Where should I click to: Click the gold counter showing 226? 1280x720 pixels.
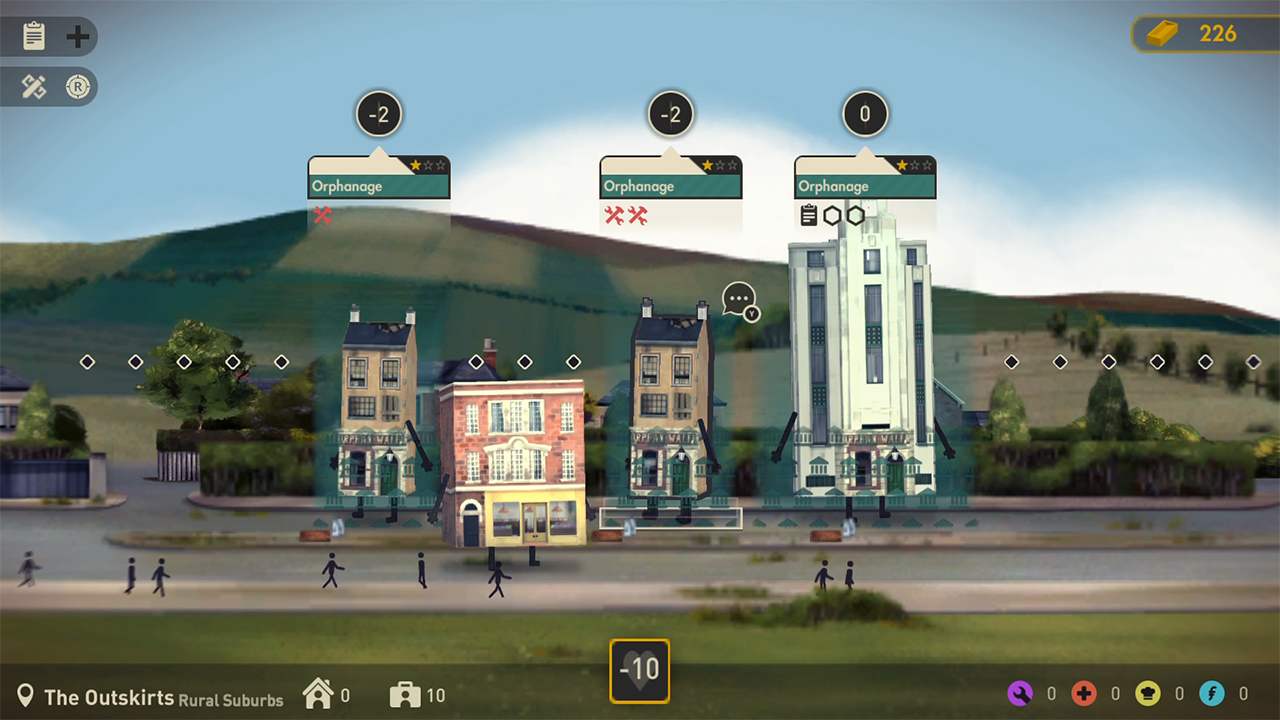(1198, 33)
